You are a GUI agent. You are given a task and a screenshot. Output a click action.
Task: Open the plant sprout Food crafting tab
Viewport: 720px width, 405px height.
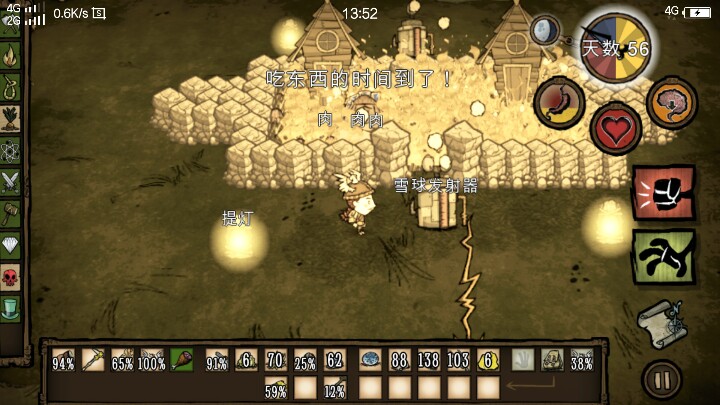pyautogui.click(x=11, y=119)
